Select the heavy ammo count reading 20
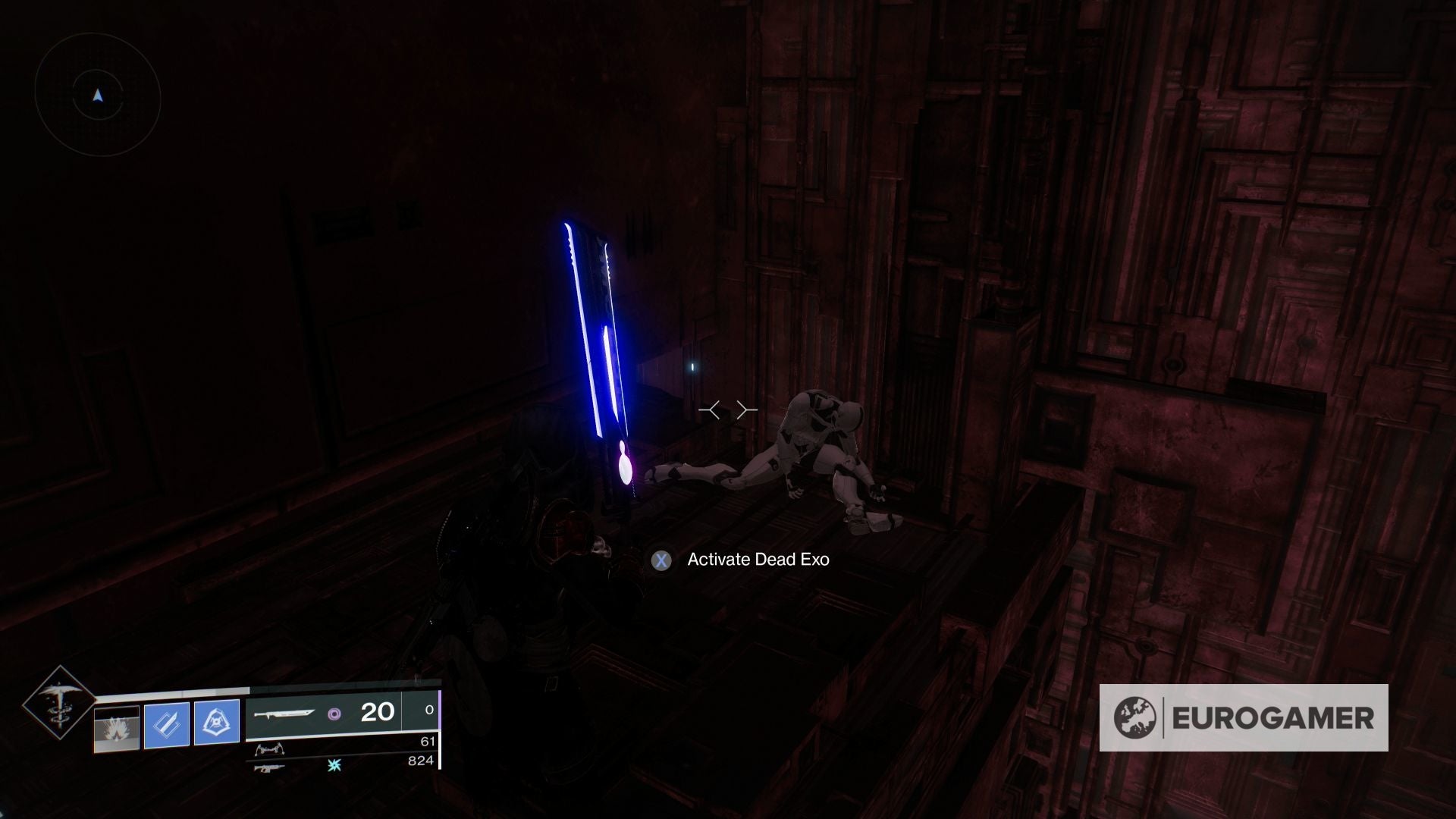This screenshot has width=1456, height=819. point(378,711)
